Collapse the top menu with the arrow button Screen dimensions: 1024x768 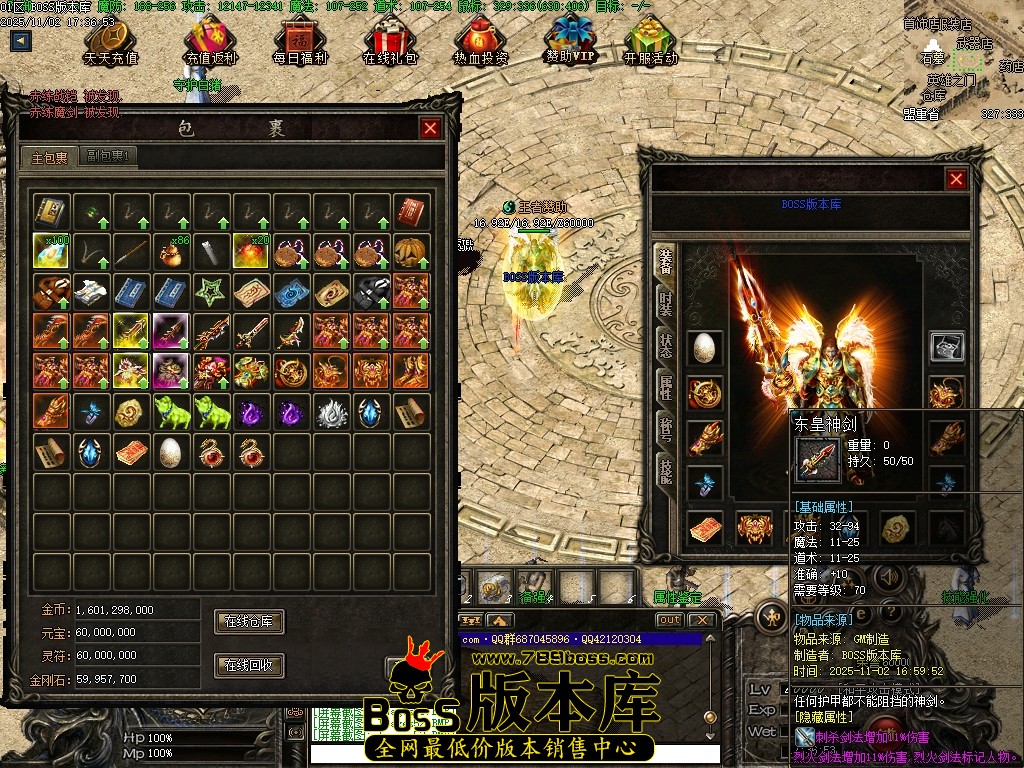click(x=21, y=41)
